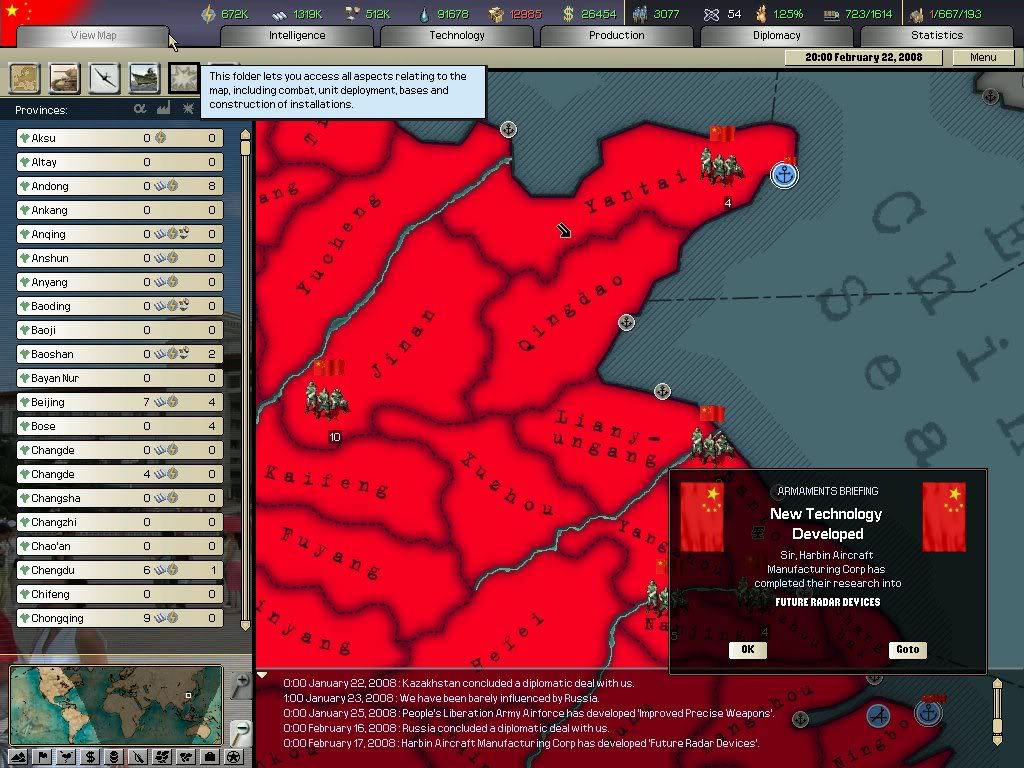This screenshot has height=768, width=1024.
Task: Select the View Map tab
Action: pos(93,36)
